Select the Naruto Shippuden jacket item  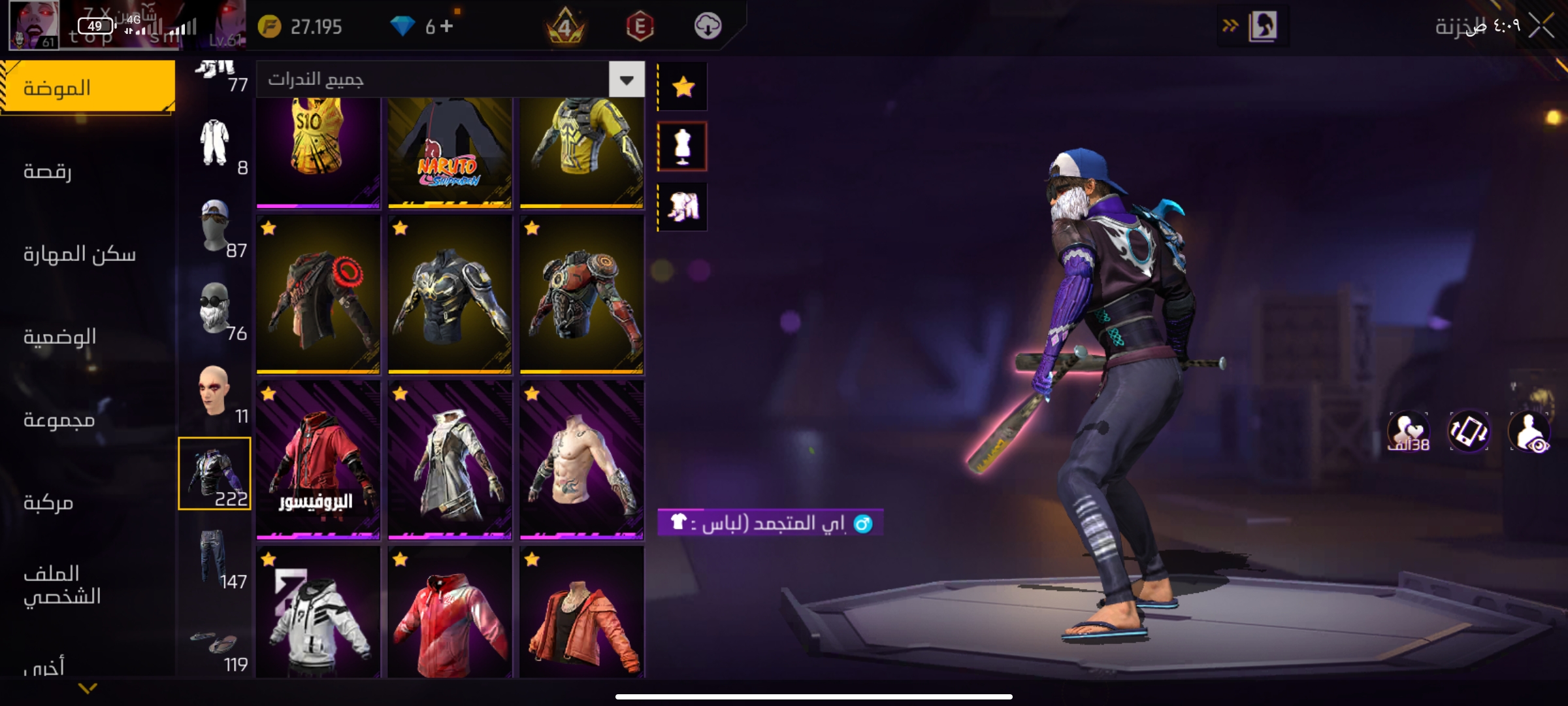[449, 152]
